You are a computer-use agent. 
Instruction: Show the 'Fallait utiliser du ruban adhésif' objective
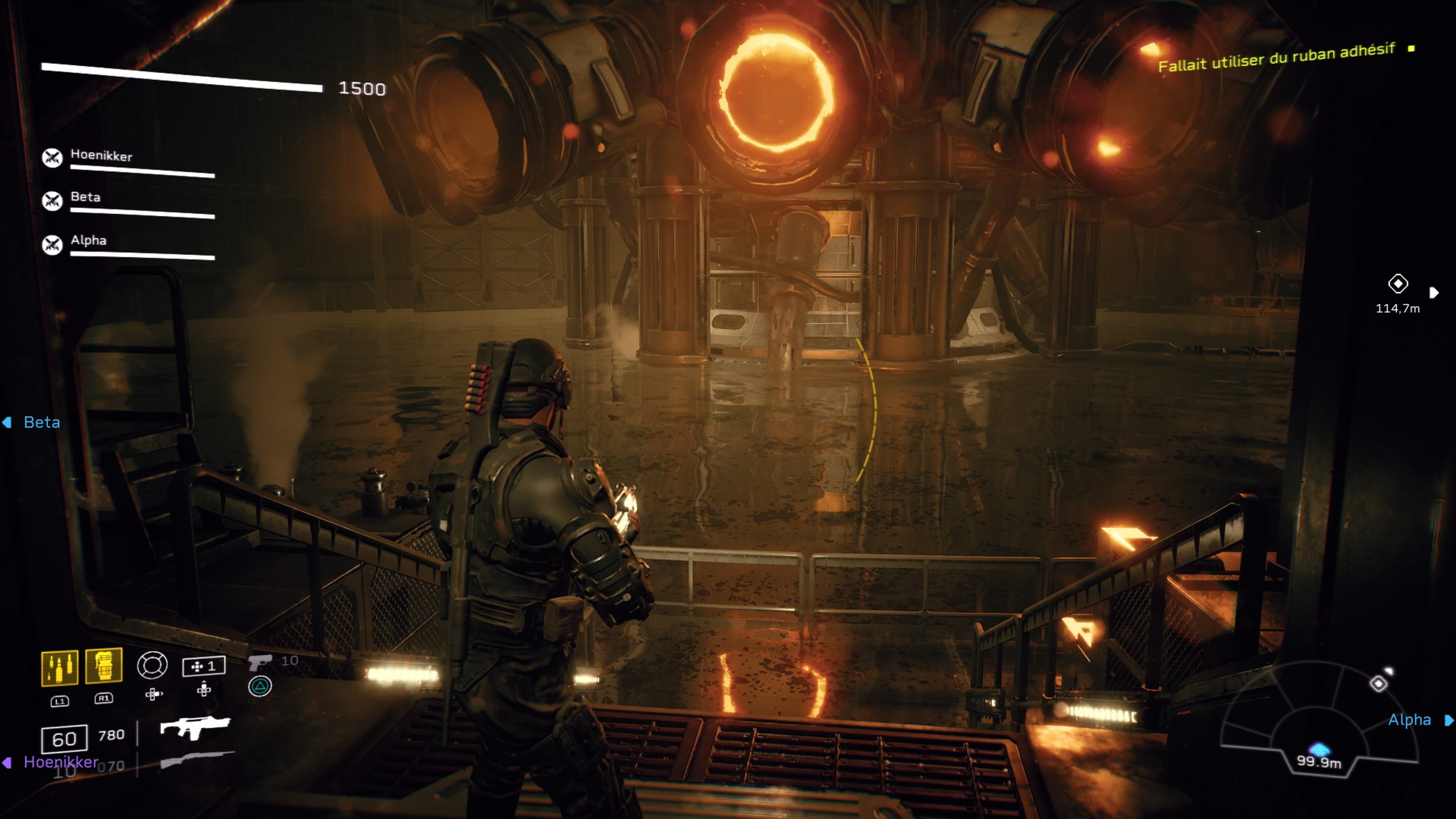pos(1276,58)
